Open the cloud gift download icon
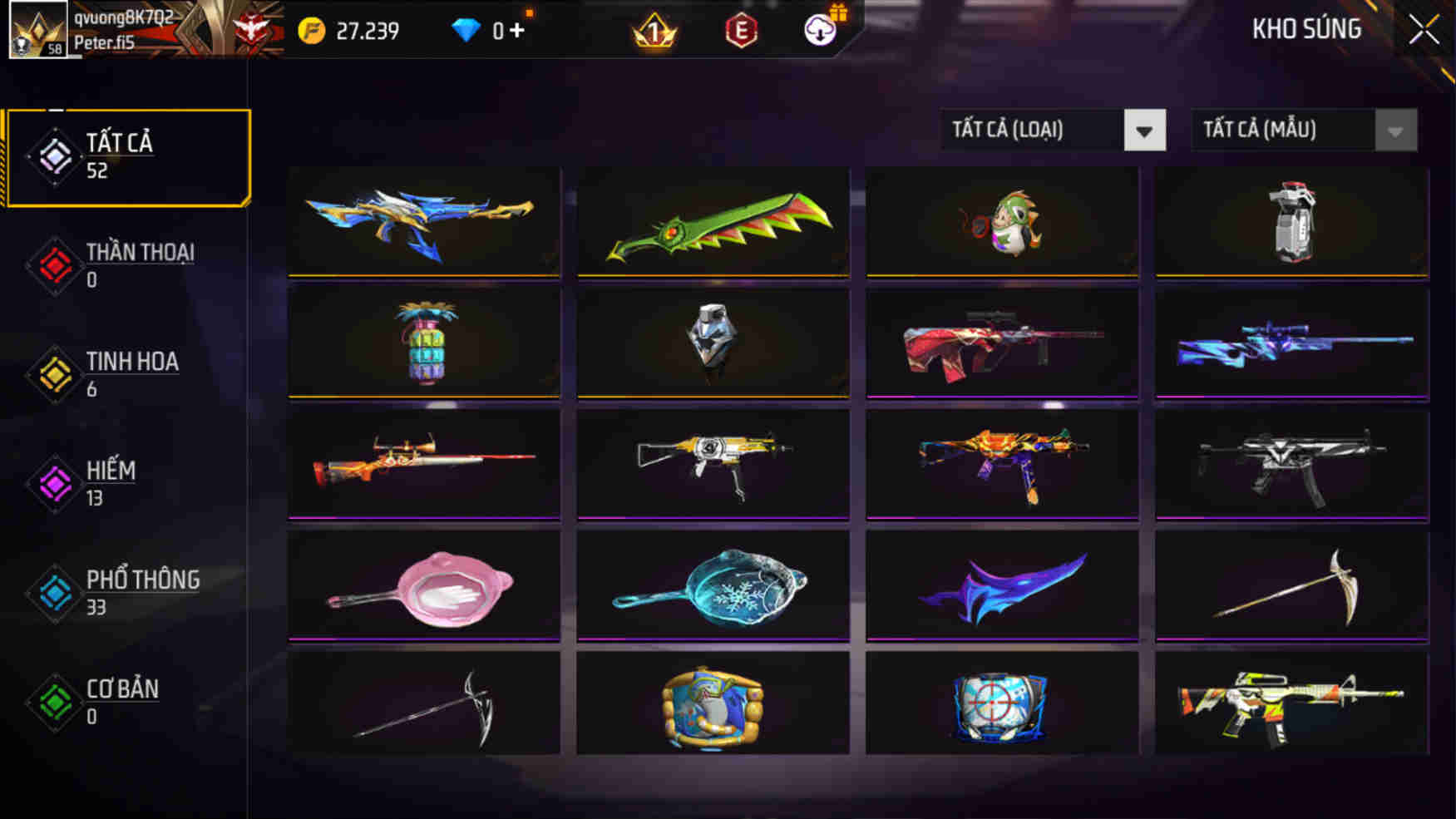The image size is (1456, 819). tap(819, 32)
